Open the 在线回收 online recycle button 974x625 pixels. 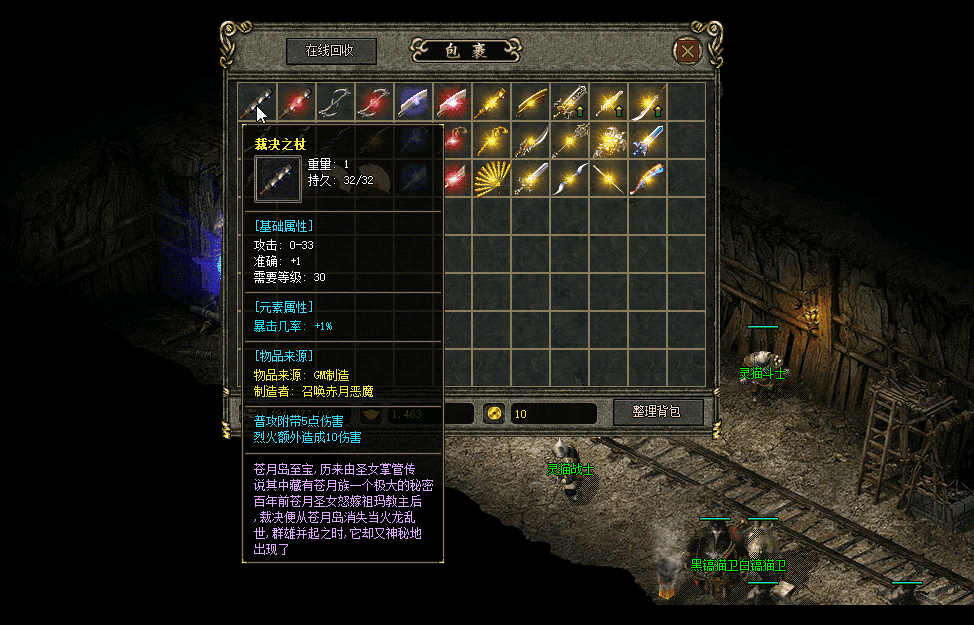point(331,50)
